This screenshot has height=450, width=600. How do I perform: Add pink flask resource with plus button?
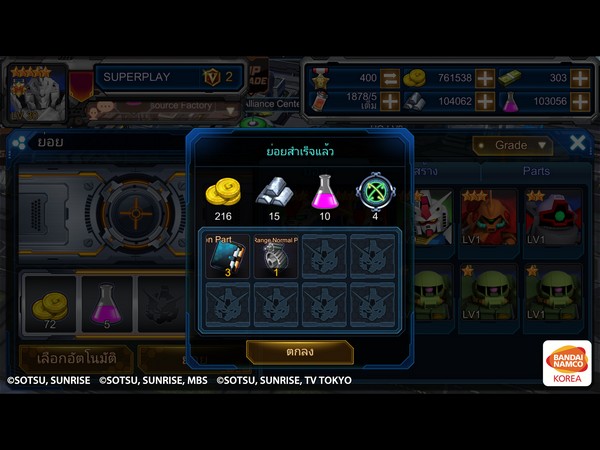pos(582,101)
